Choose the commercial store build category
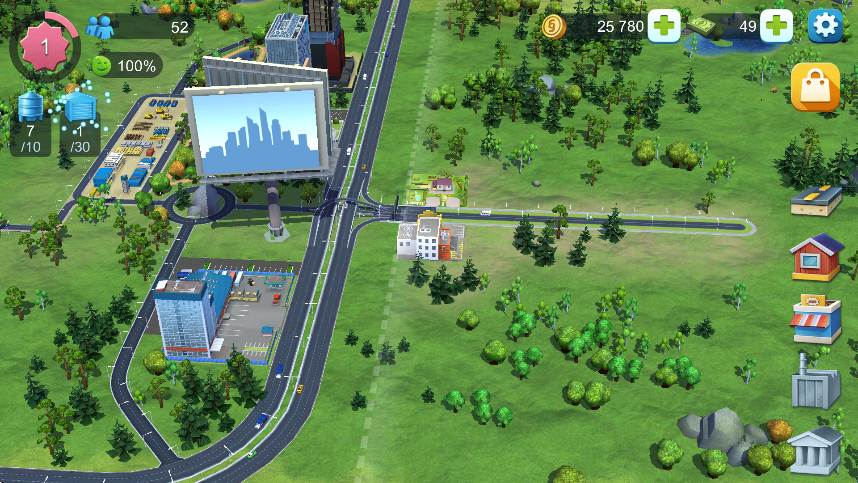Screen dimensions: 858x483 point(816,319)
